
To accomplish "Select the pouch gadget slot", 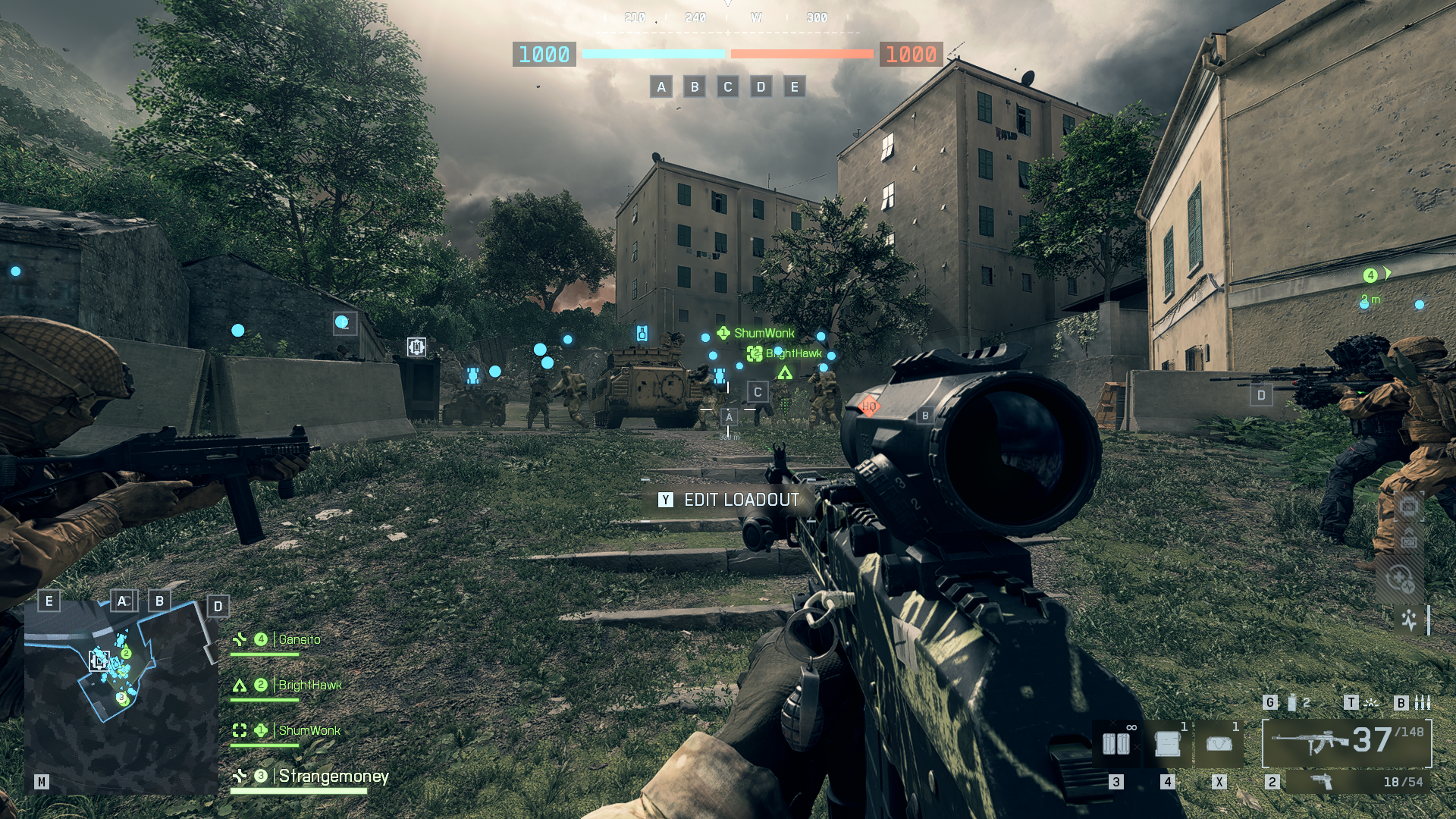I will click(x=1219, y=745).
